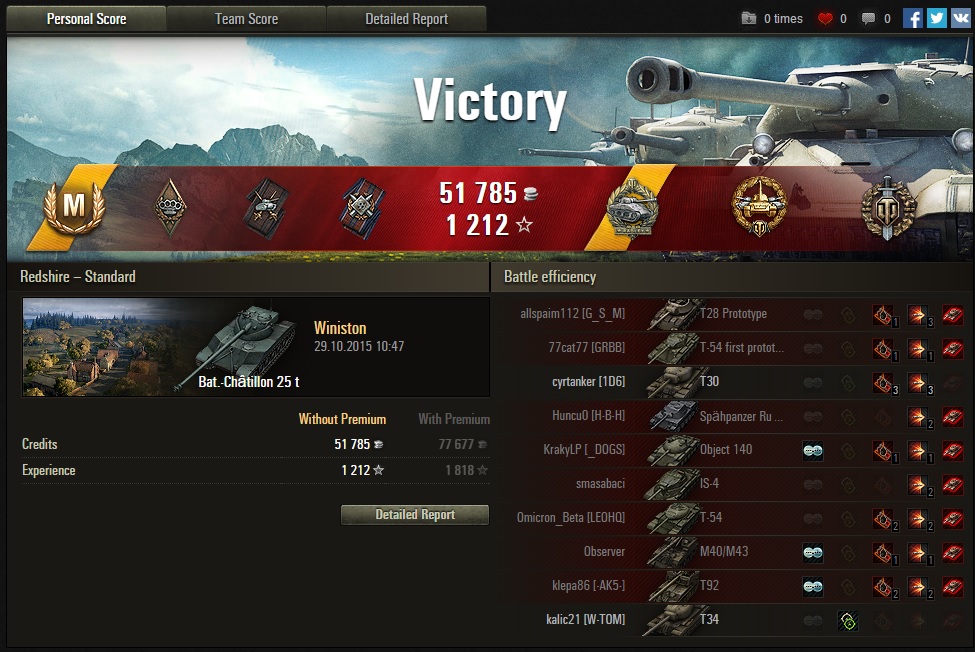975x652 pixels.
Task: Open the Team Score tab
Action: (246, 19)
